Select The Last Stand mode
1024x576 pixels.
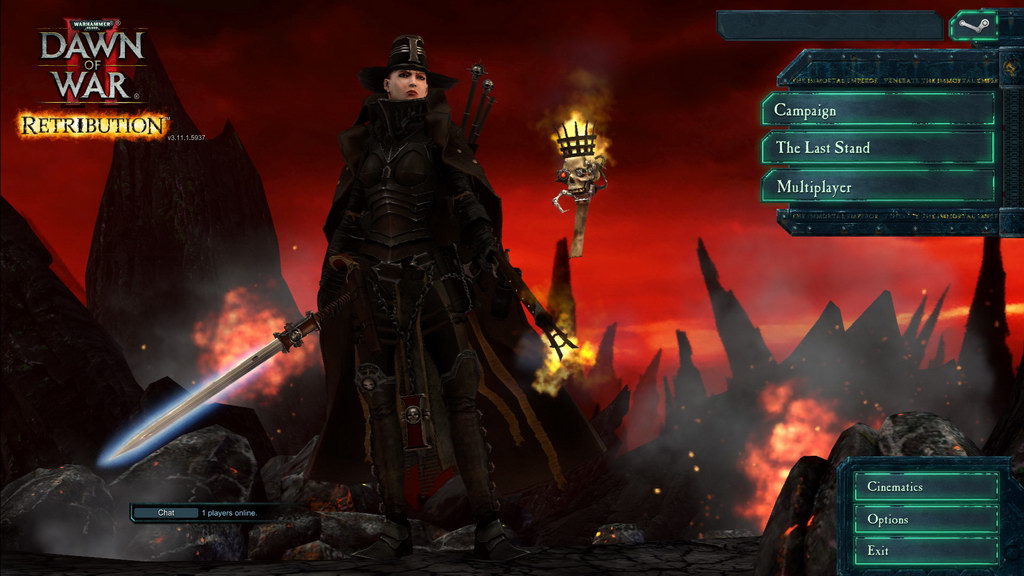pyautogui.click(x=878, y=148)
